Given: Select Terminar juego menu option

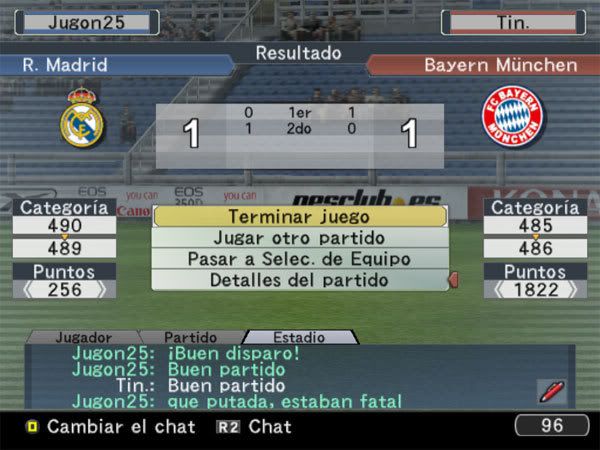Looking at the screenshot, I should (x=298, y=216).
